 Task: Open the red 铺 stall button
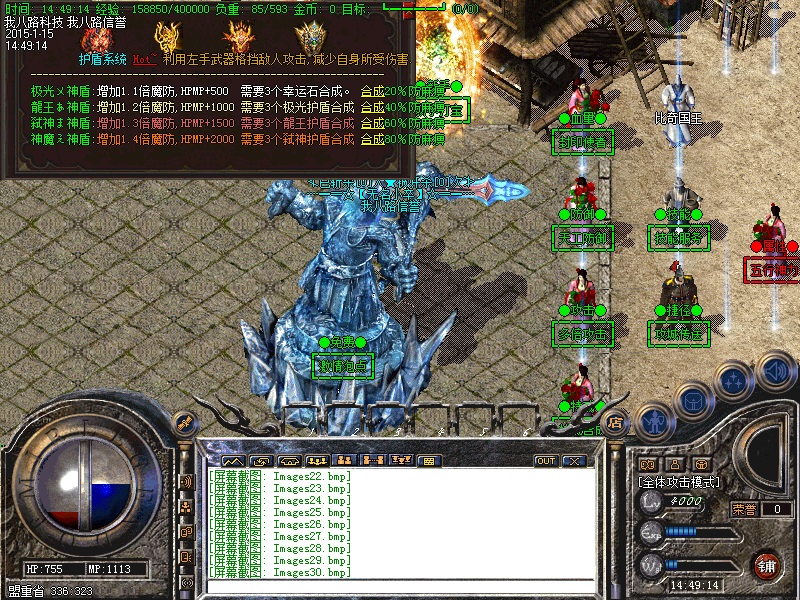point(767,565)
